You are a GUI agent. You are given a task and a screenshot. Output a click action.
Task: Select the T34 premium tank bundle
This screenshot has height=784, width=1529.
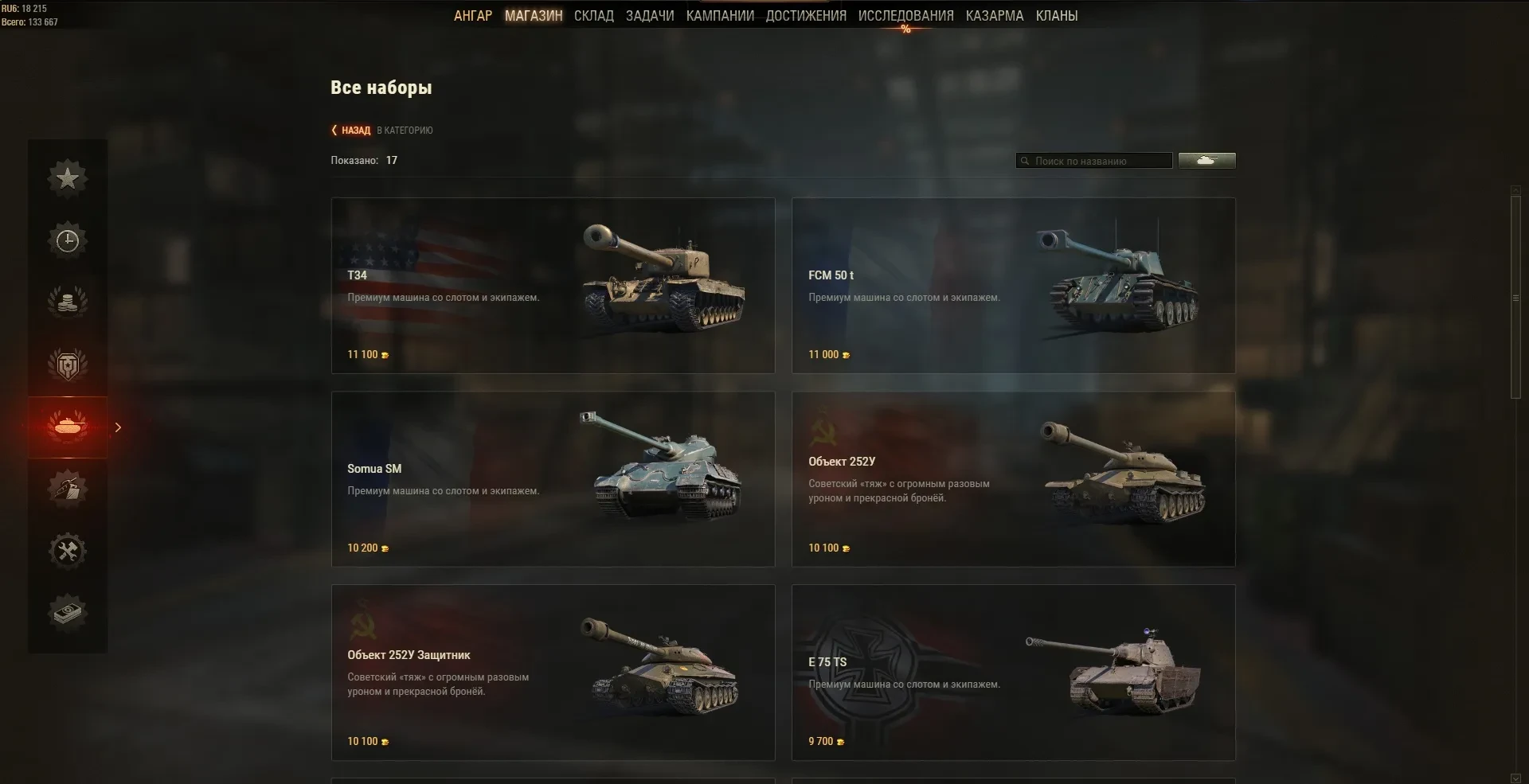(553, 285)
